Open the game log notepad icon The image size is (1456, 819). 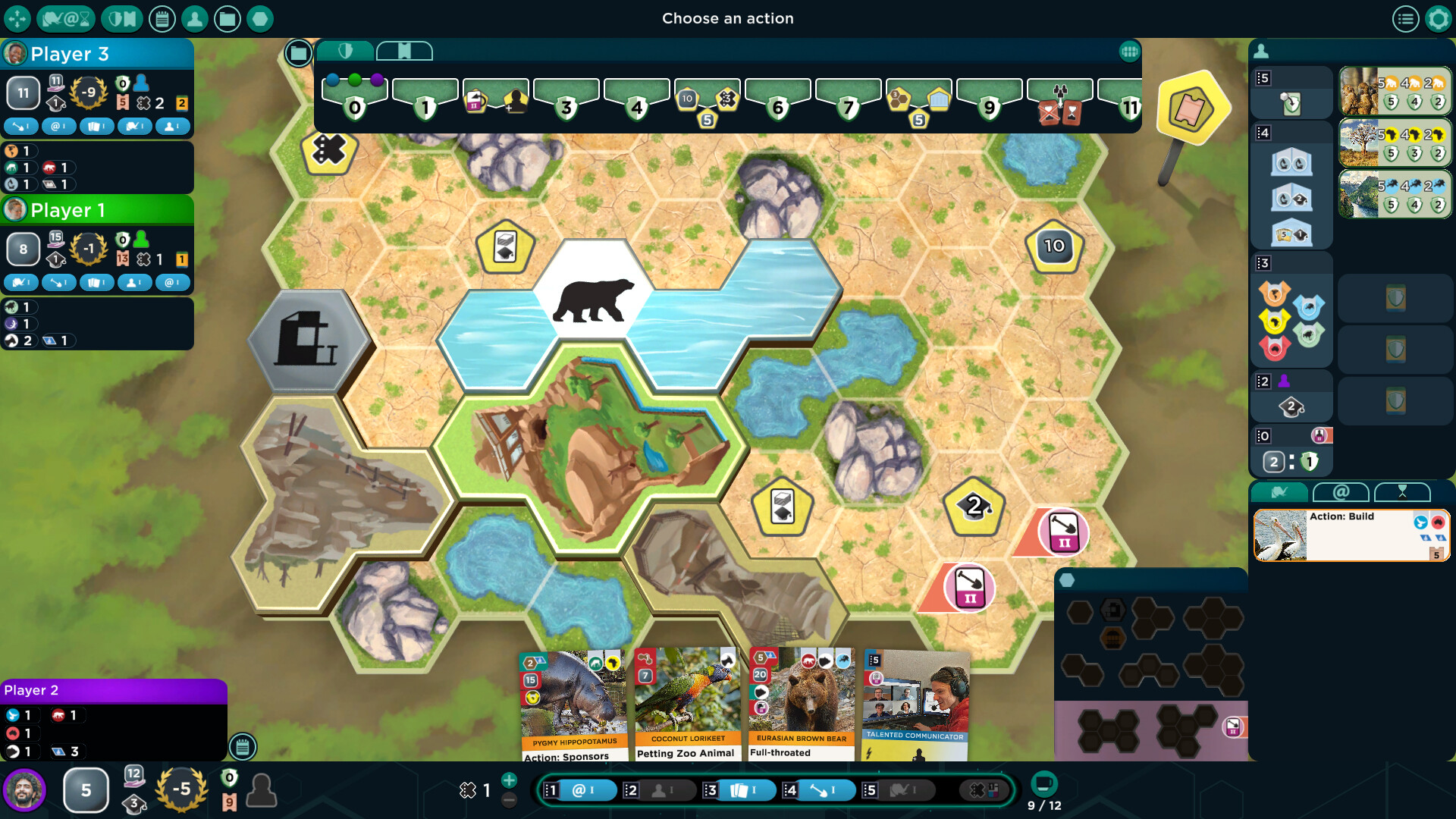(x=163, y=19)
